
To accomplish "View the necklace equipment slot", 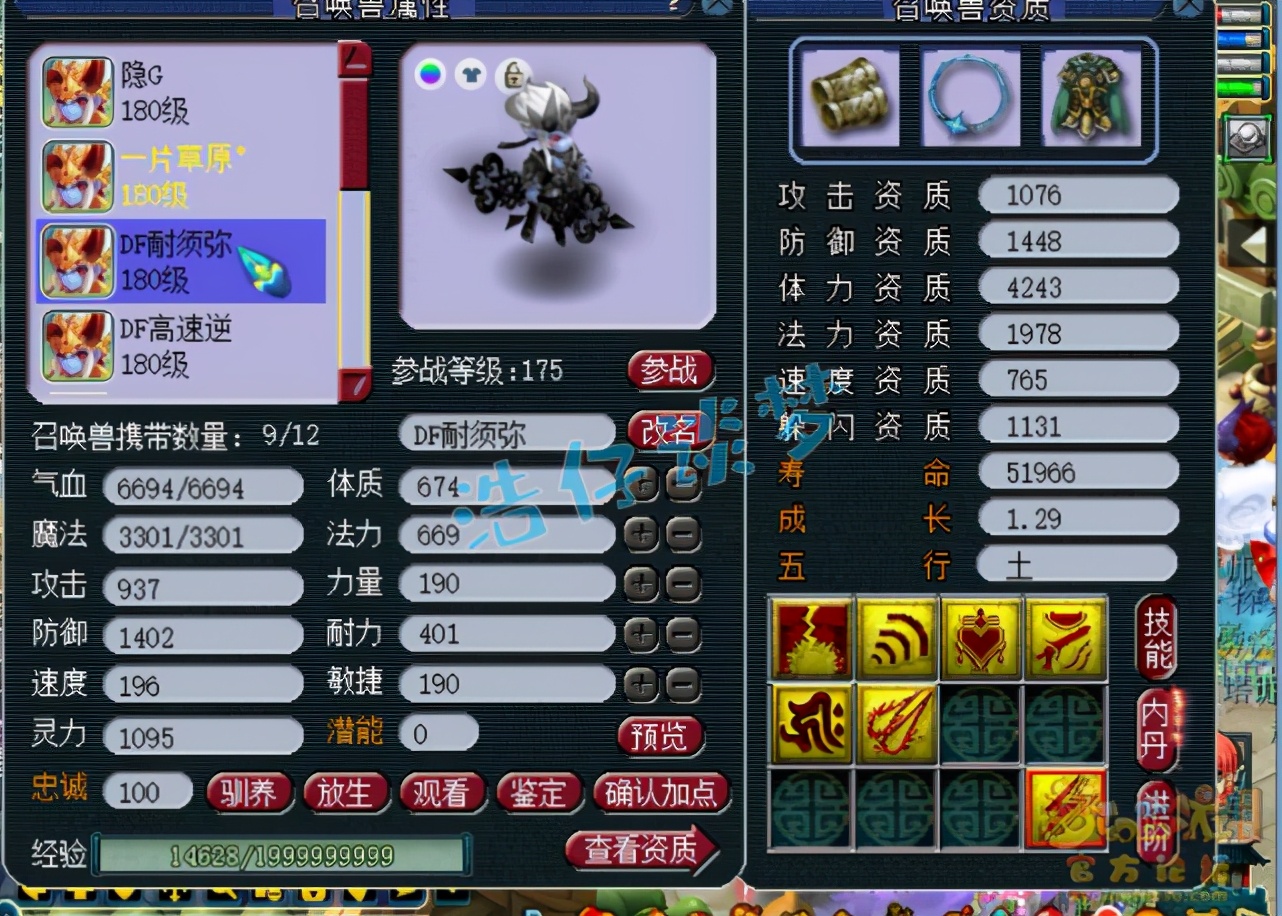I will pos(972,96).
